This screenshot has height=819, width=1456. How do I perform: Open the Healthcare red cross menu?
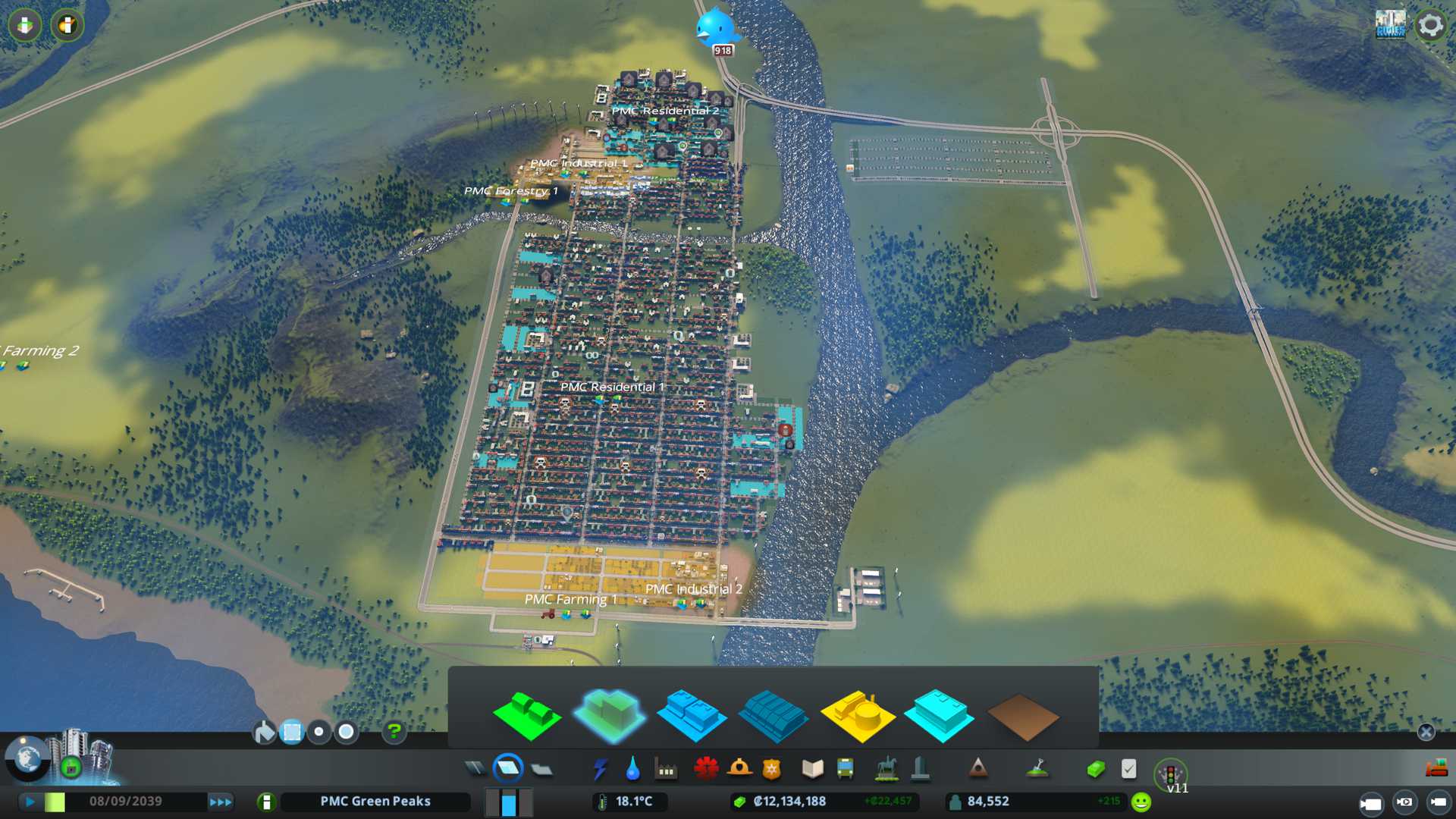pyautogui.click(x=705, y=770)
